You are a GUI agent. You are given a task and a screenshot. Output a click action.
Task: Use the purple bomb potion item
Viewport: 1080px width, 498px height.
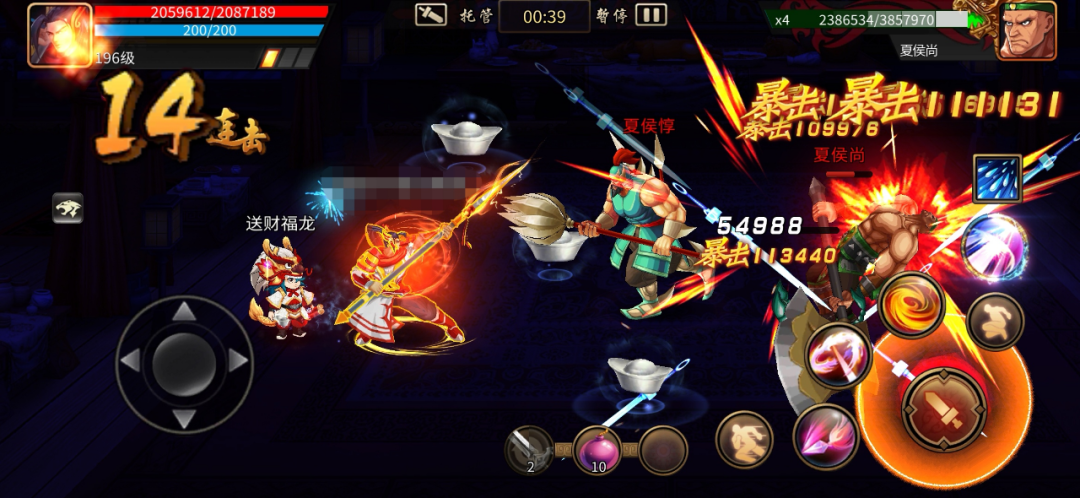[598, 450]
